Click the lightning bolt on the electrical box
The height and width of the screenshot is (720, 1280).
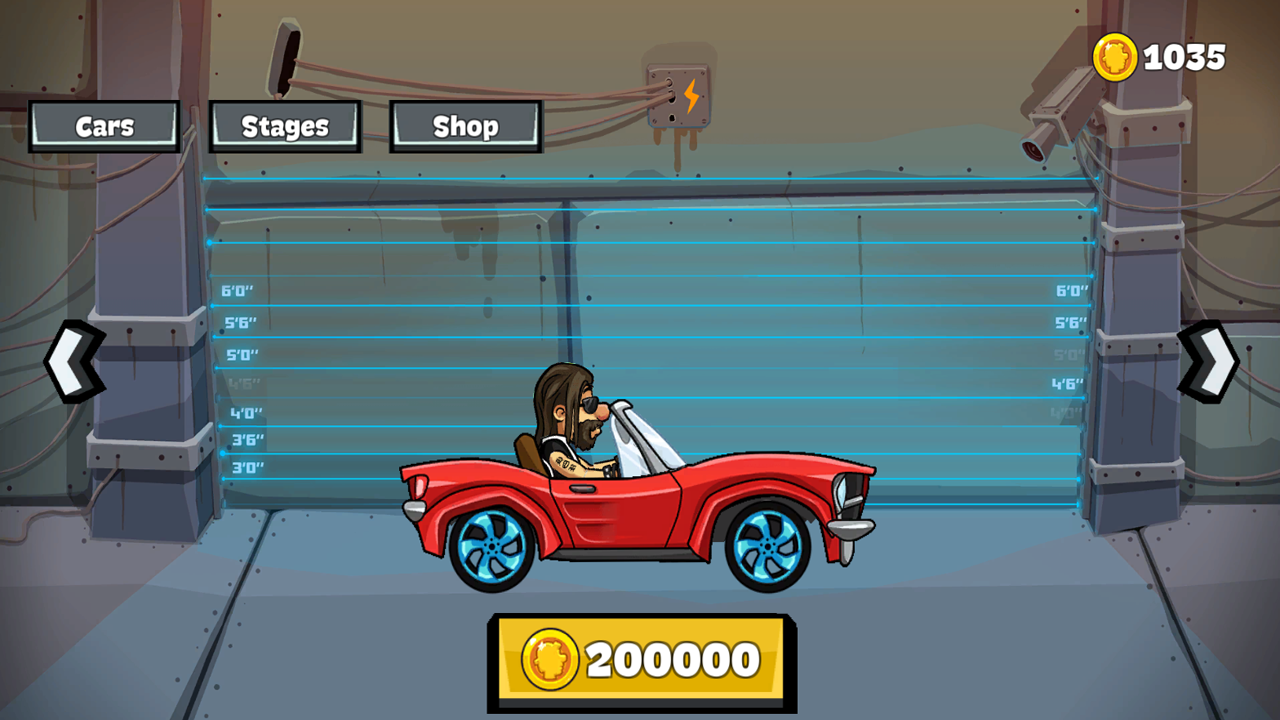point(694,93)
